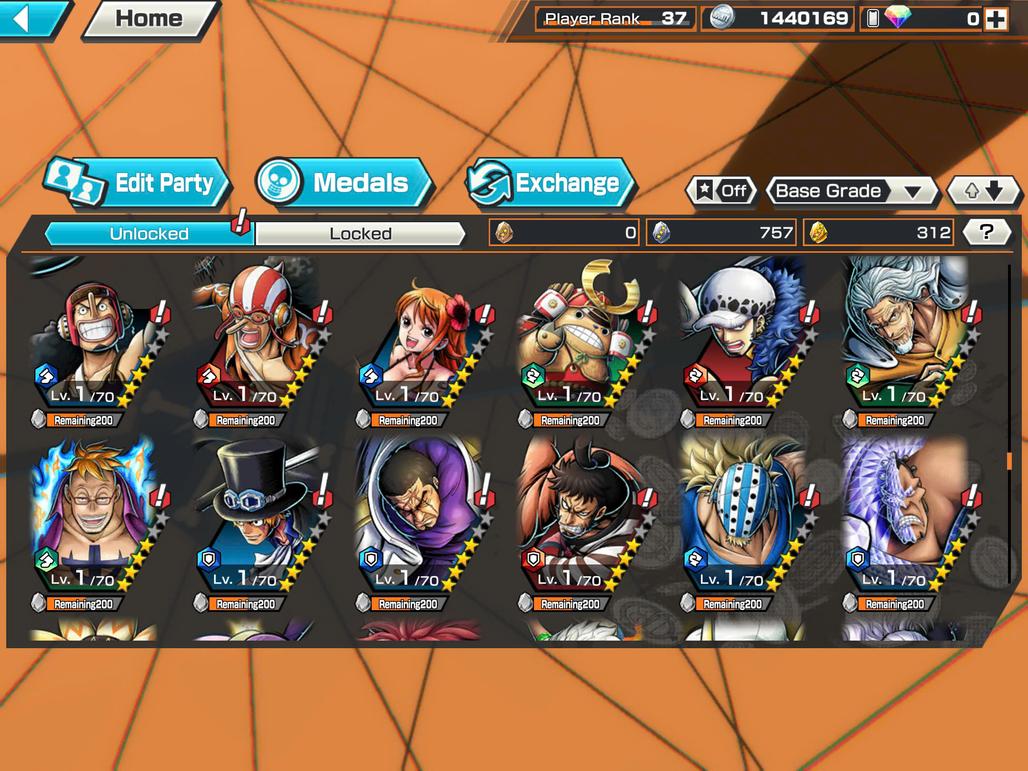Select the Unlocked characters tab
Image resolution: width=1028 pixels, height=771 pixels.
[148, 234]
